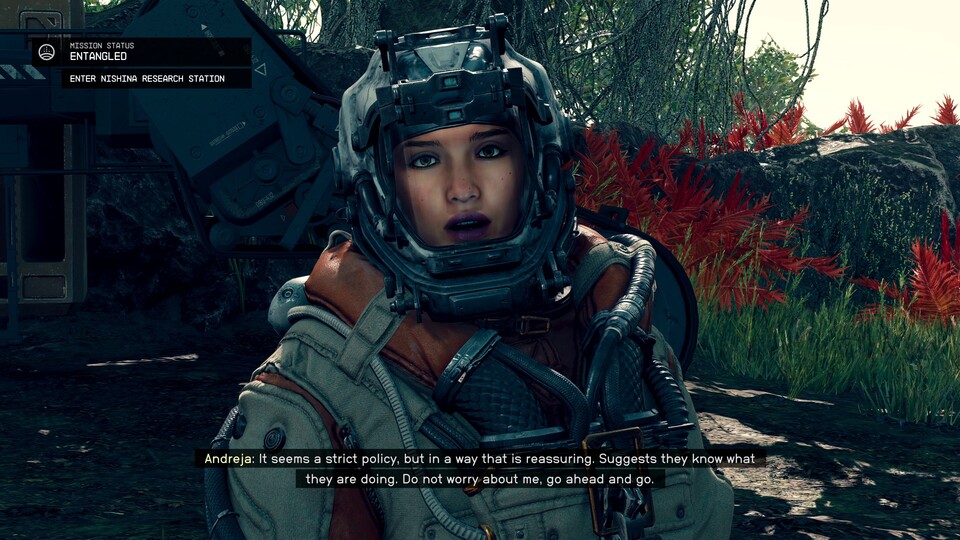
Task: Click the Enter Nishina Research Station objective
Action: click(147, 79)
